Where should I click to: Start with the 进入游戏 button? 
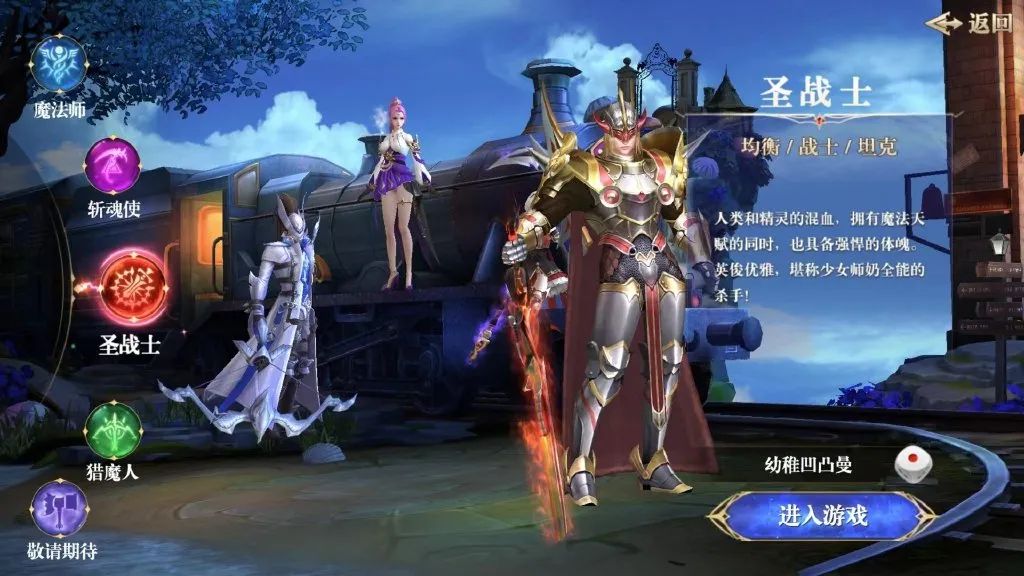pos(822,516)
